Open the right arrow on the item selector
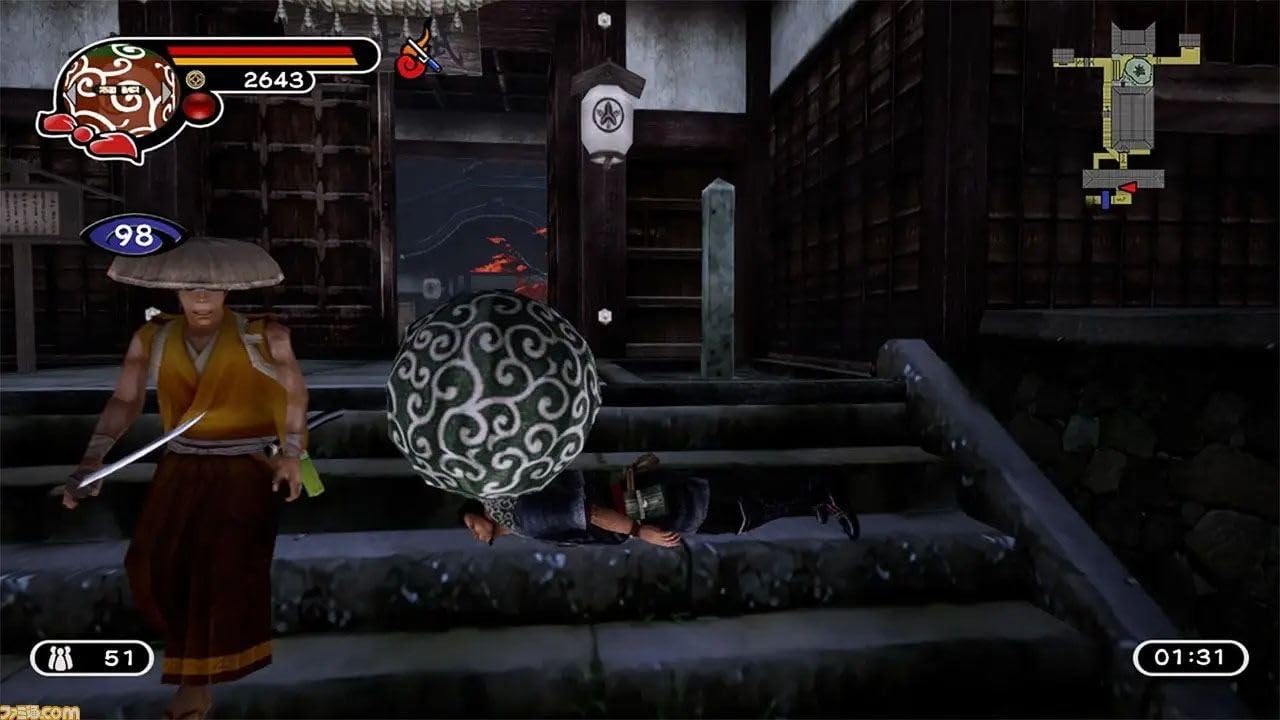Viewport: 1280px width, 720px height. pyautogui.click(x=165, y=94)
